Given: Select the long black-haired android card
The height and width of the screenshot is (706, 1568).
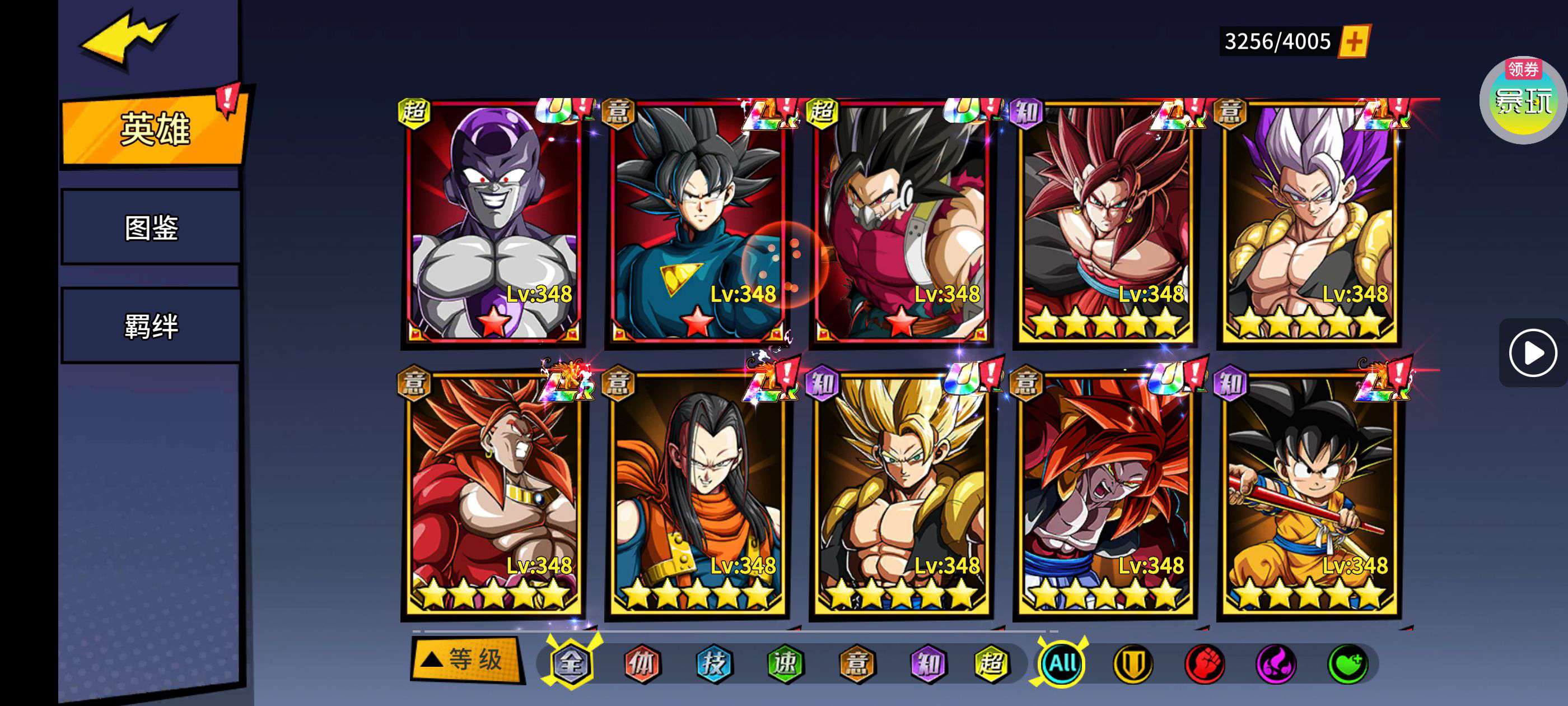Looking at the screenshot, I should (698, 495).
